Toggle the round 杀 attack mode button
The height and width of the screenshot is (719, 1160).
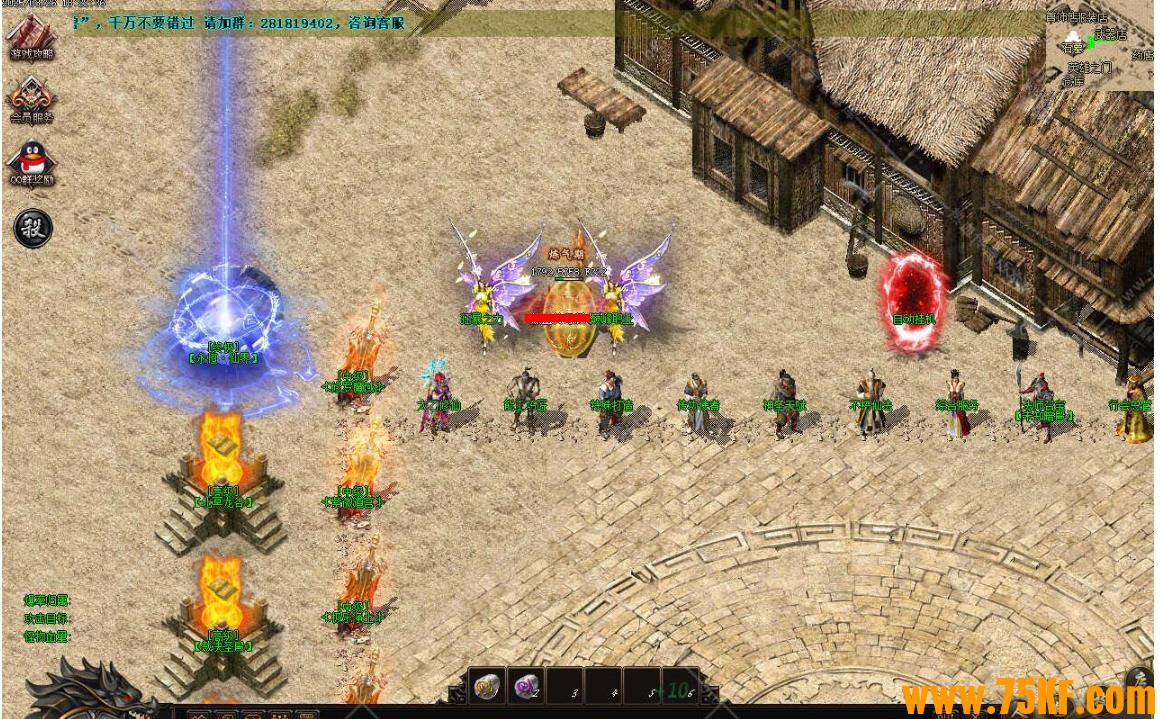(32, 228)
